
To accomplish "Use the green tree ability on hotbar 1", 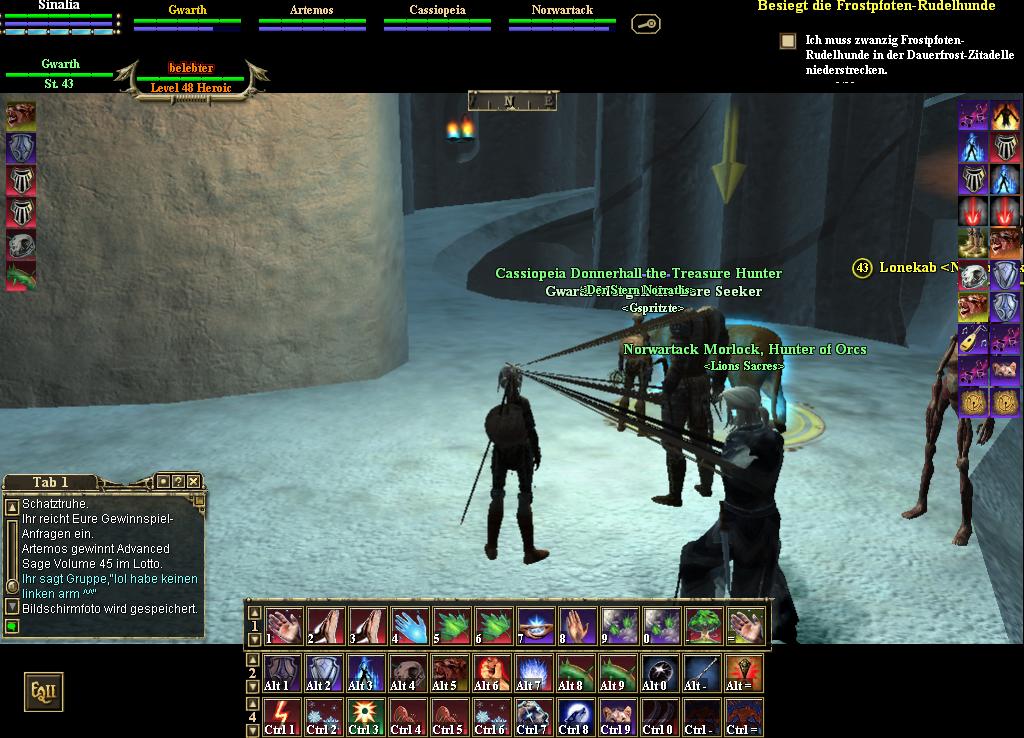I will 703,625.
